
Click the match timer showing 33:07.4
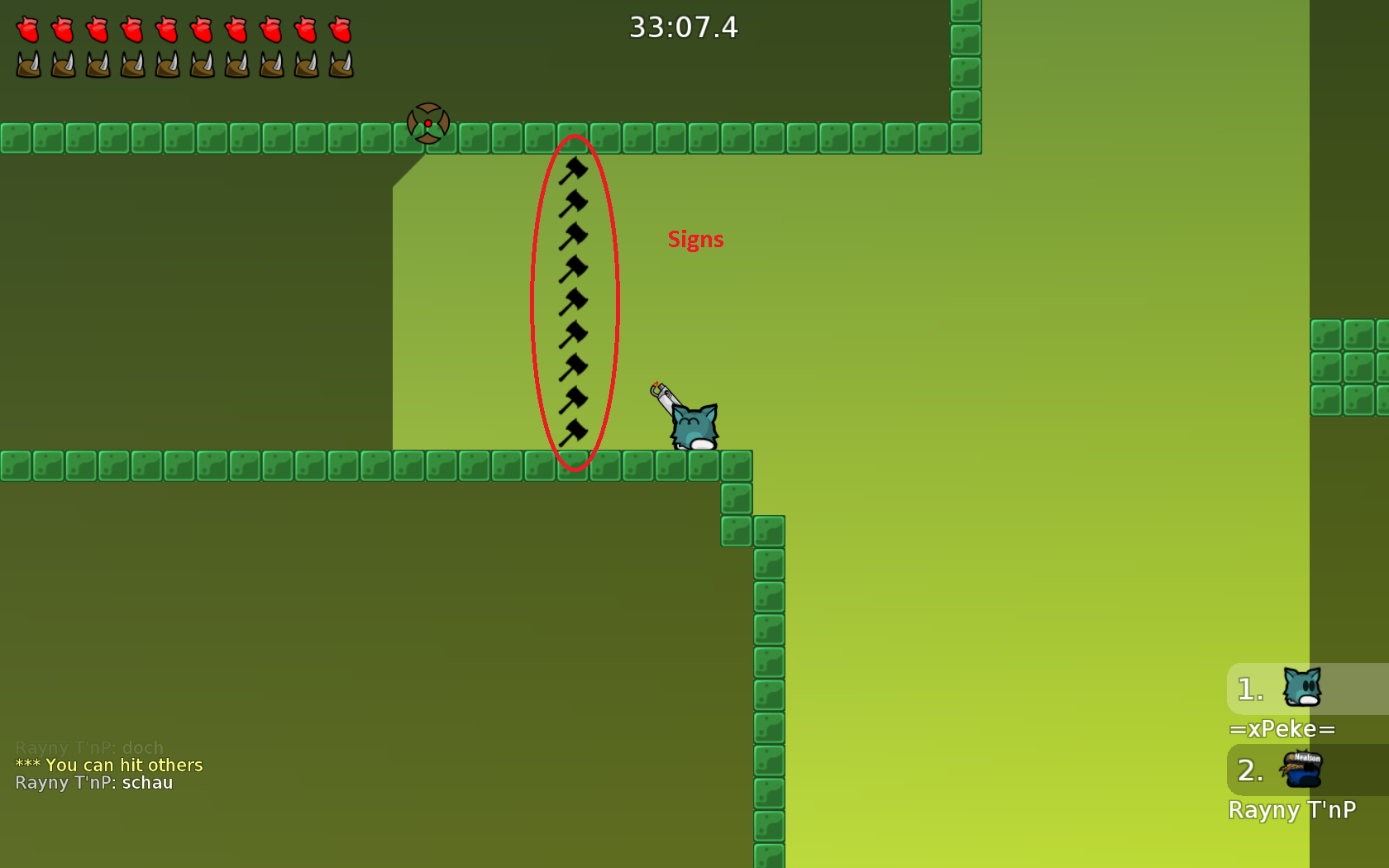[x=684, y=27]
